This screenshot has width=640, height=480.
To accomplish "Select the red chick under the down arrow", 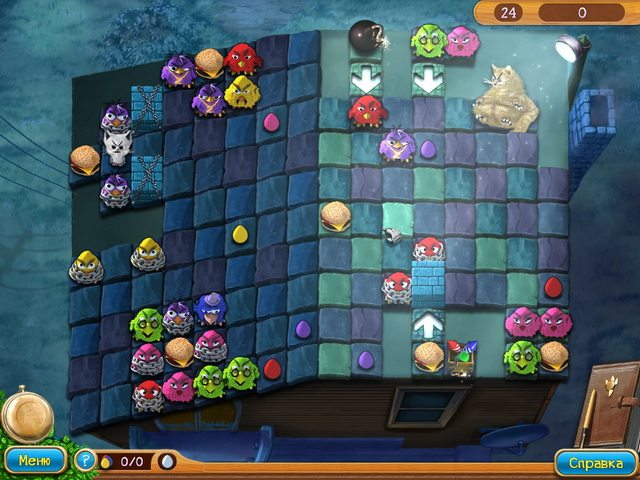I will (366, 109).
